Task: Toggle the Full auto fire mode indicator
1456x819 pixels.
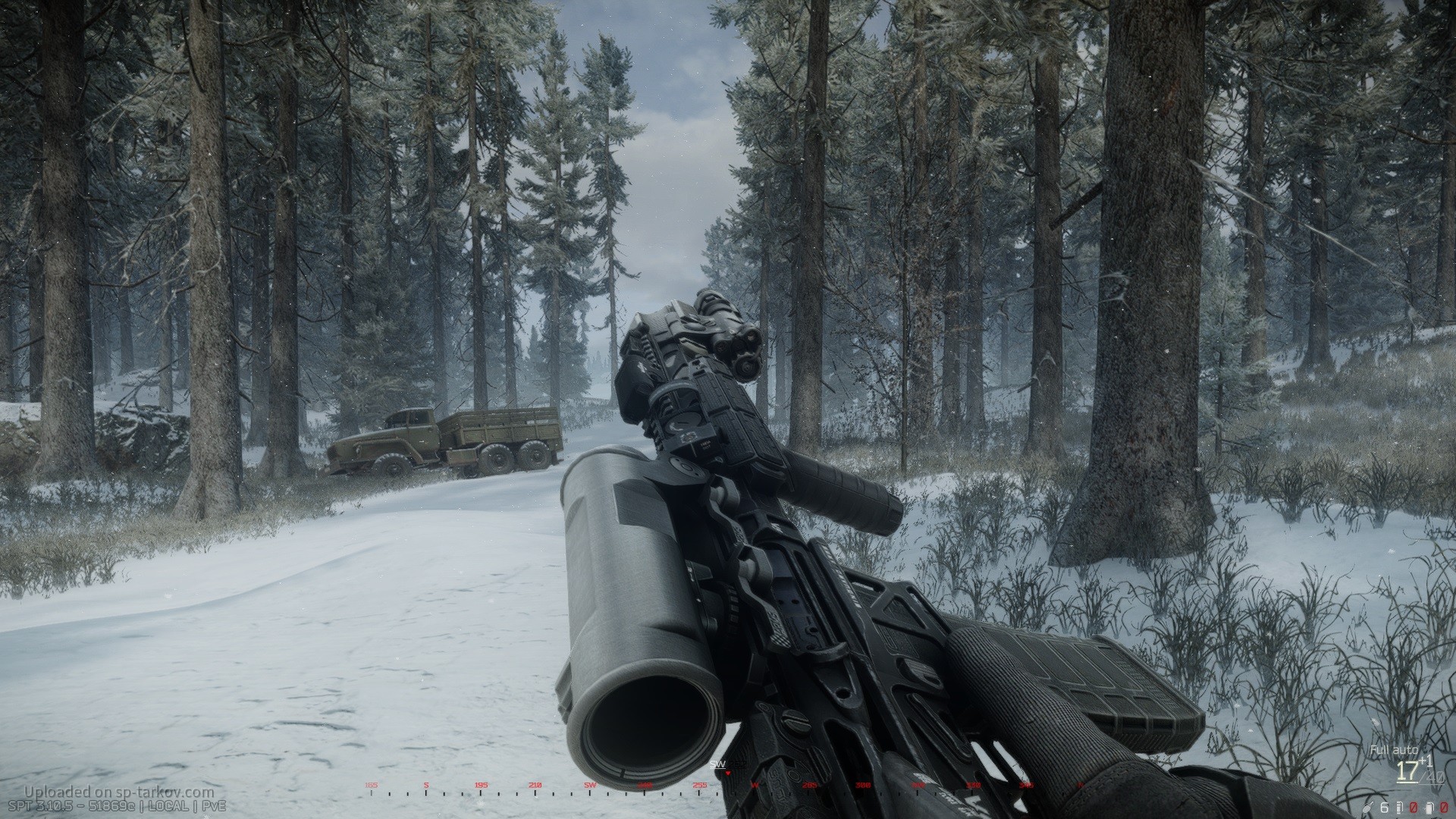Action: 1393,750
